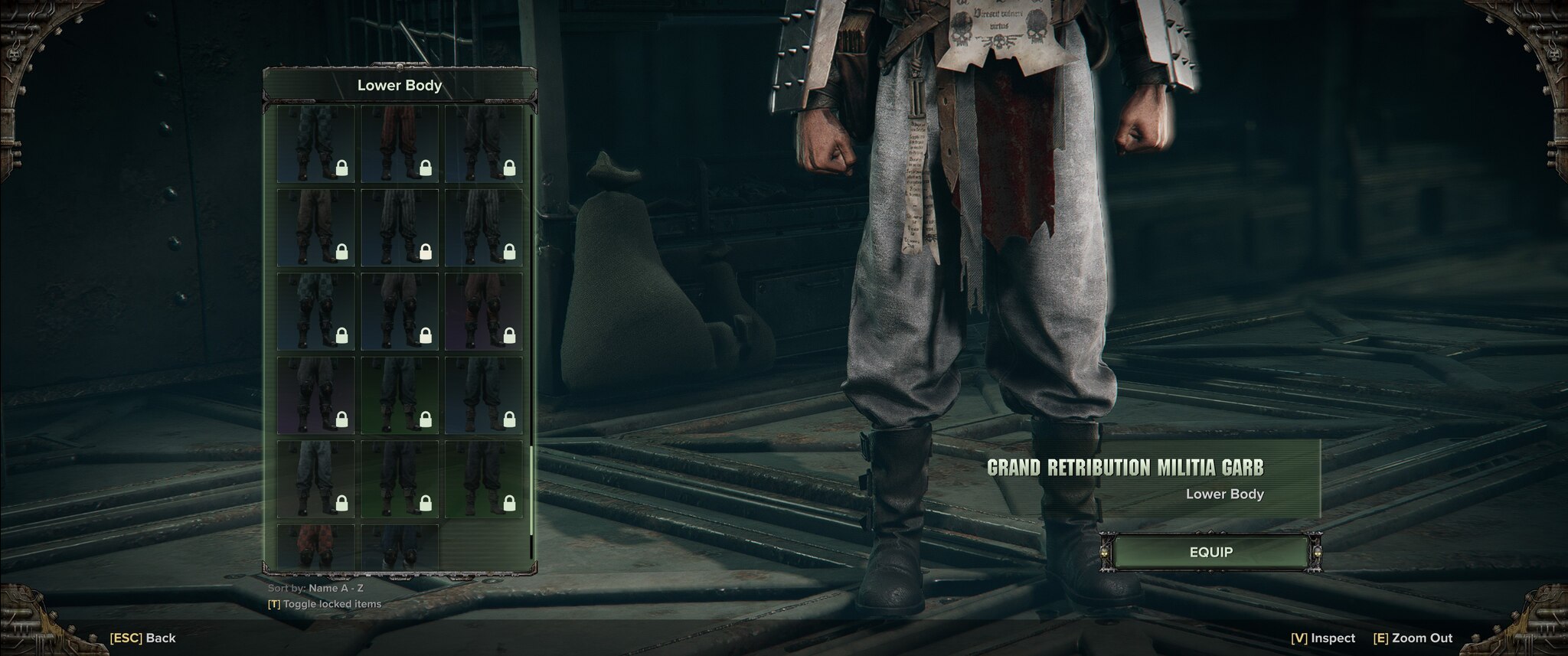Equip the Grand Retribution Militia Garb
1568x656 pixels.
click(x=1210, y=552)
